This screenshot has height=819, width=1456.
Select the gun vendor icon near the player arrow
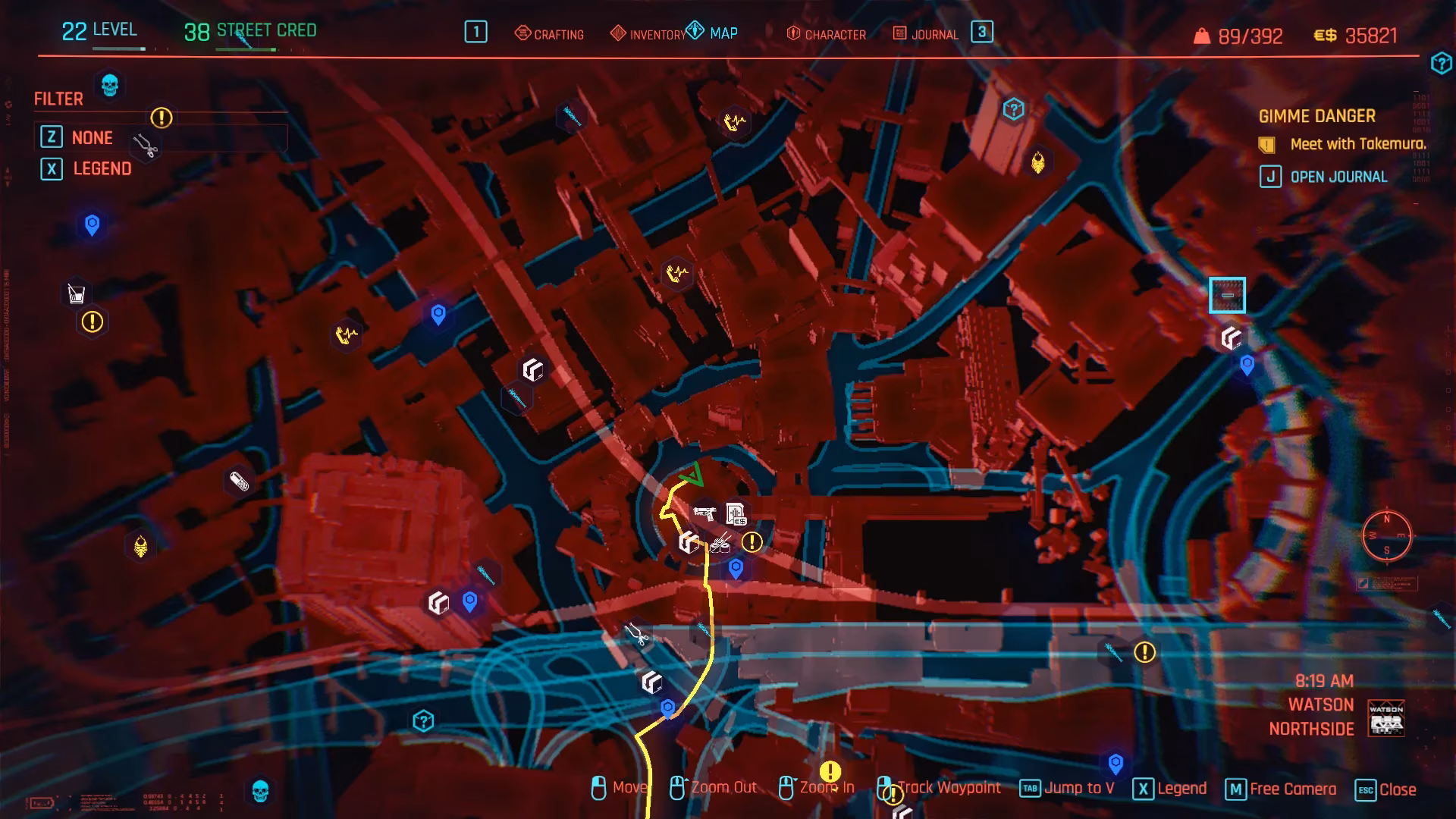[x=705, y=513]
